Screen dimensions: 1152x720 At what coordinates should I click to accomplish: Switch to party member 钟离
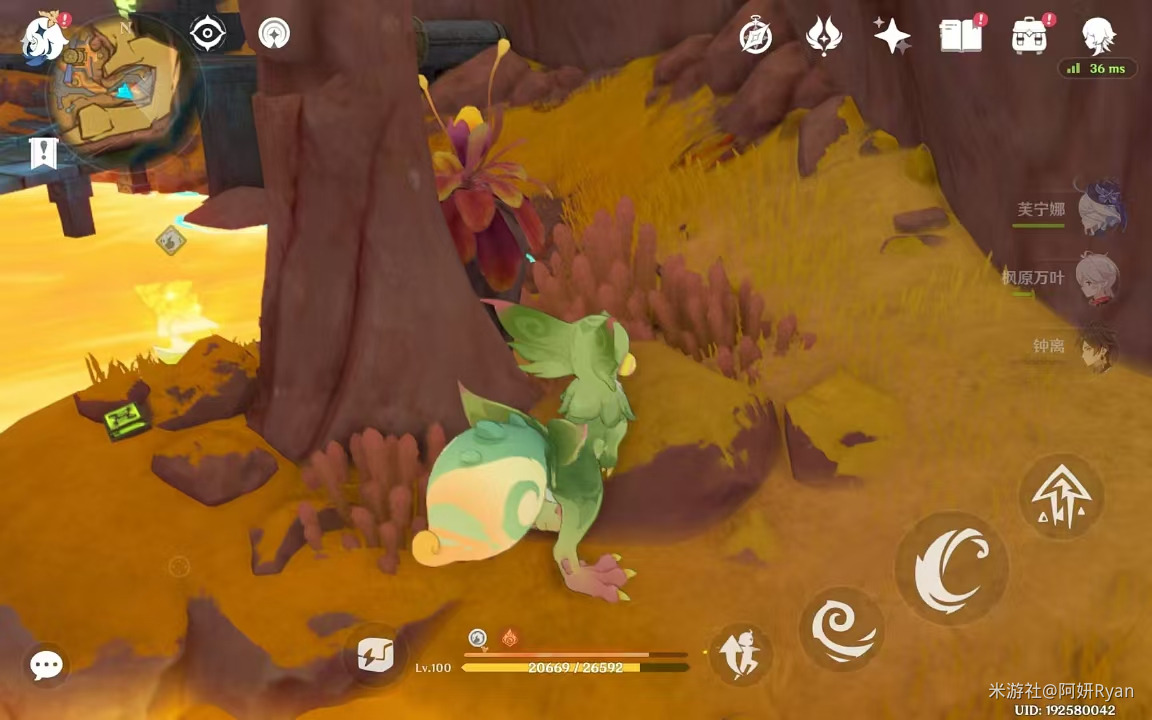click(1097, 346)
